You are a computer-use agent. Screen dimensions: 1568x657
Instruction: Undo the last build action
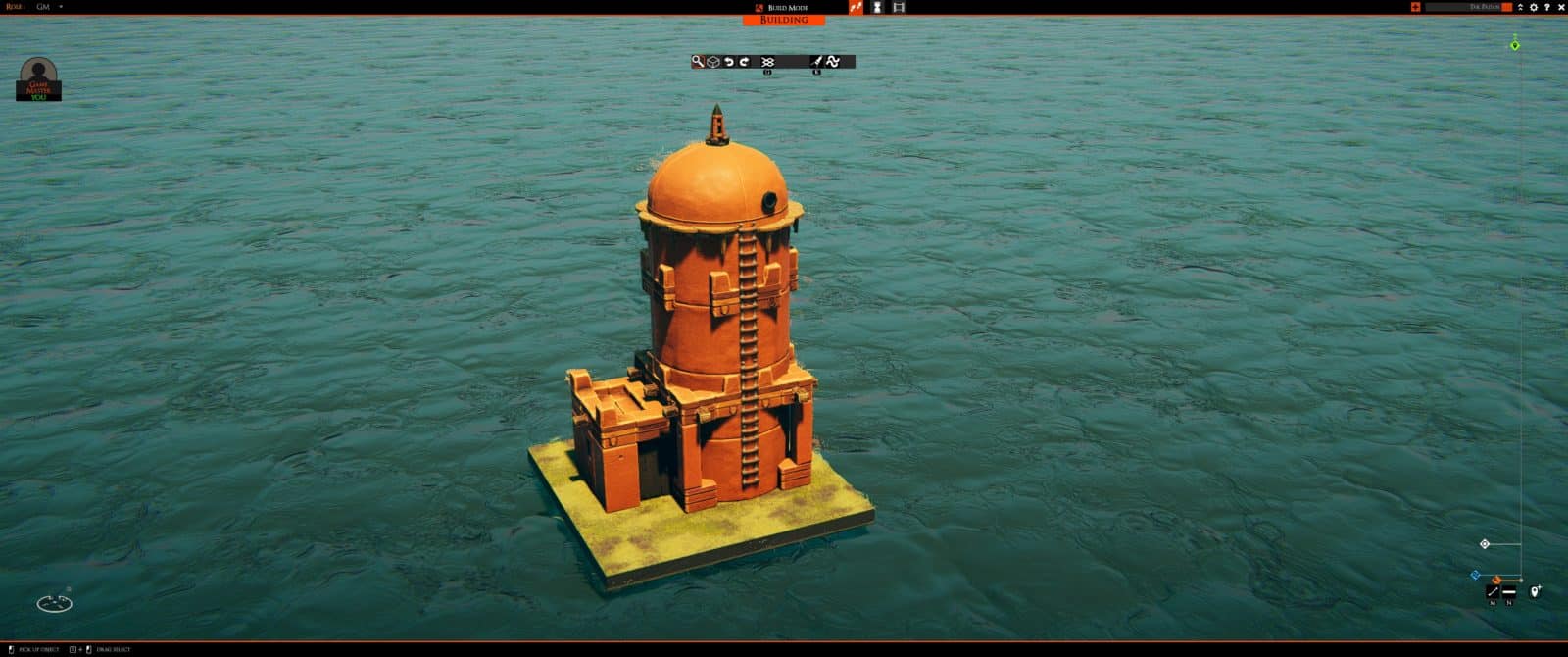[729, 62]
